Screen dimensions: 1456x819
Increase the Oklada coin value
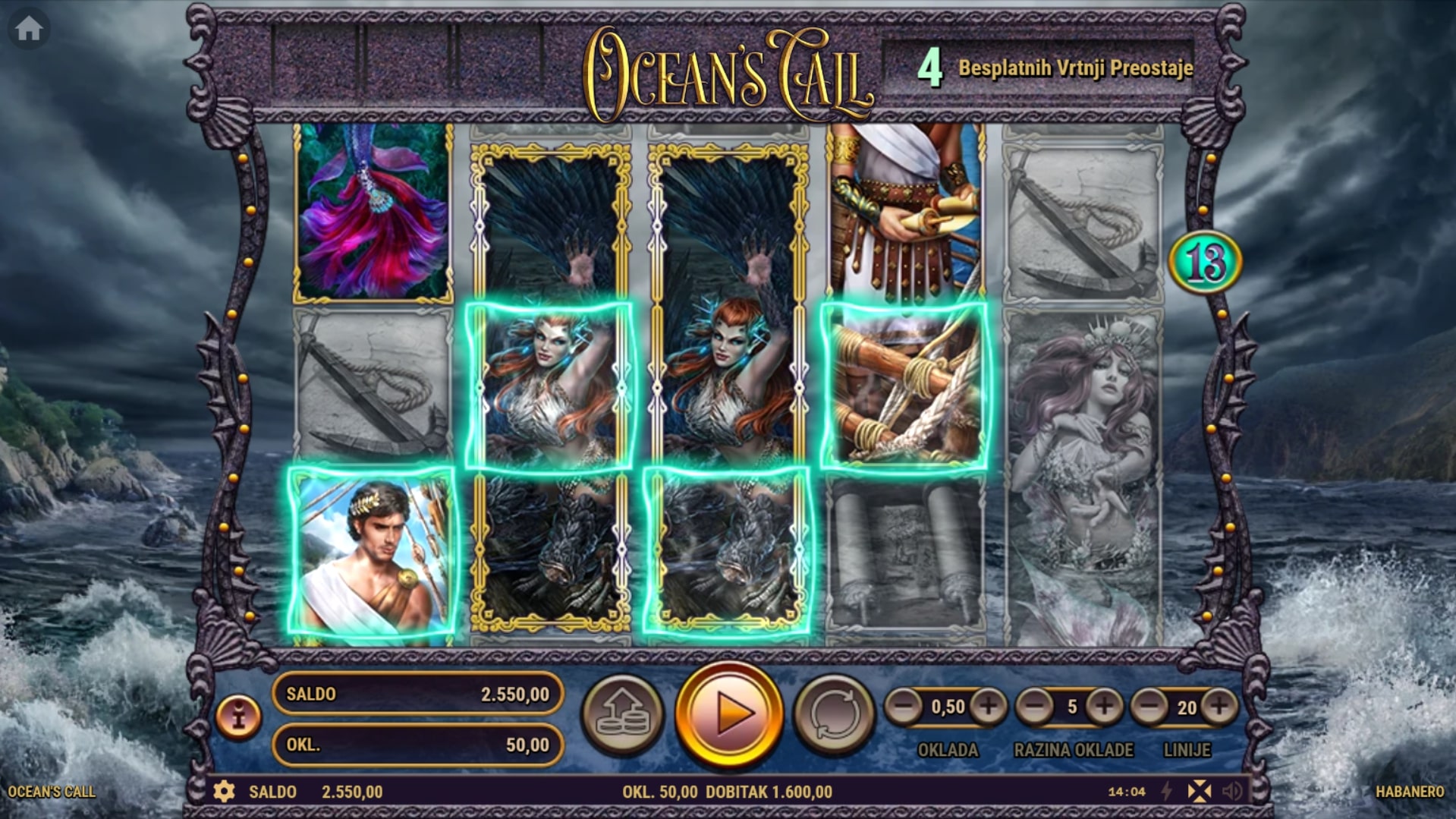(x=988, y=707)
